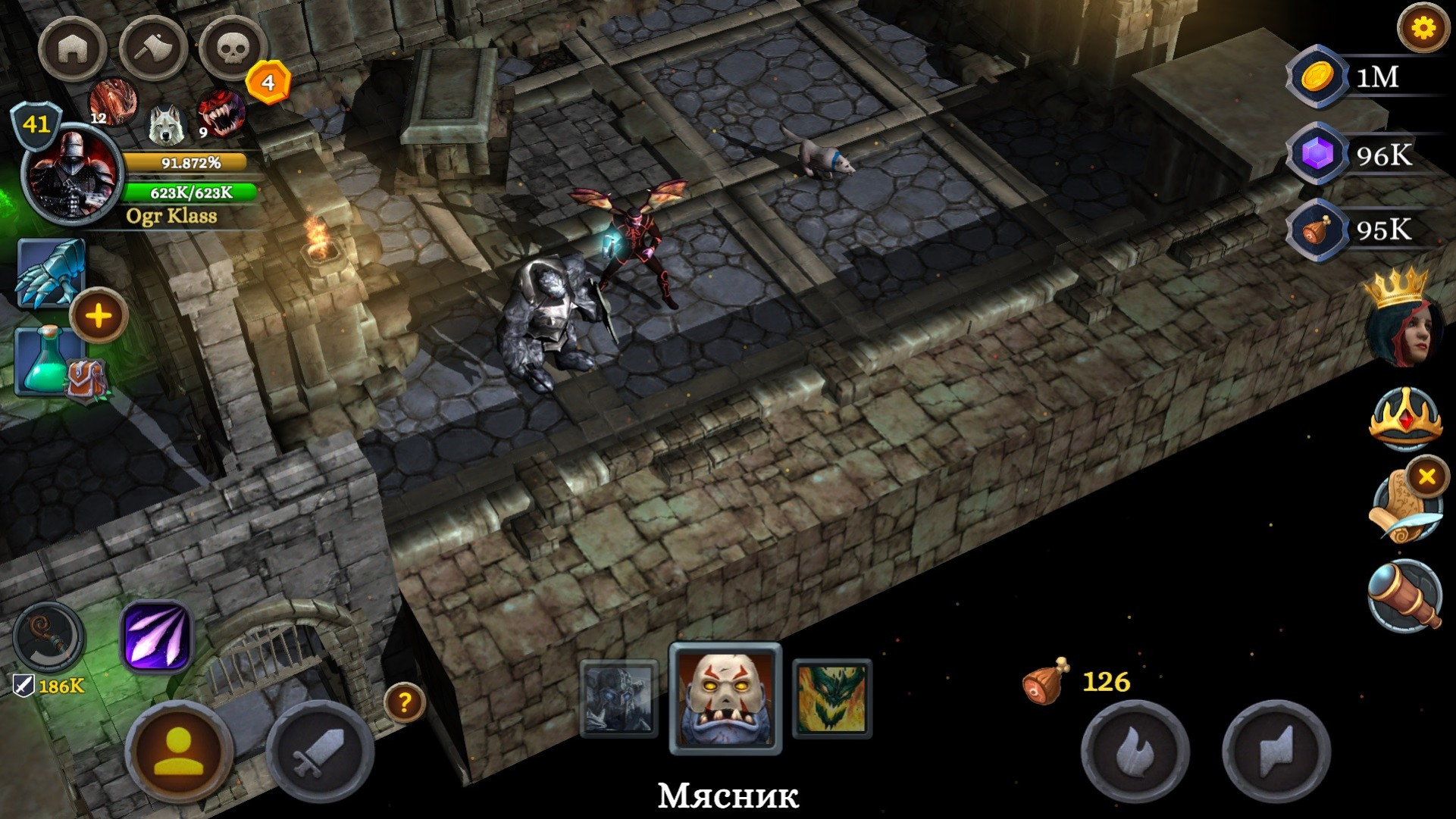This screenshot has height=819, width=1456.
Task: Tap the sword attack button
Action: point(320,754)
